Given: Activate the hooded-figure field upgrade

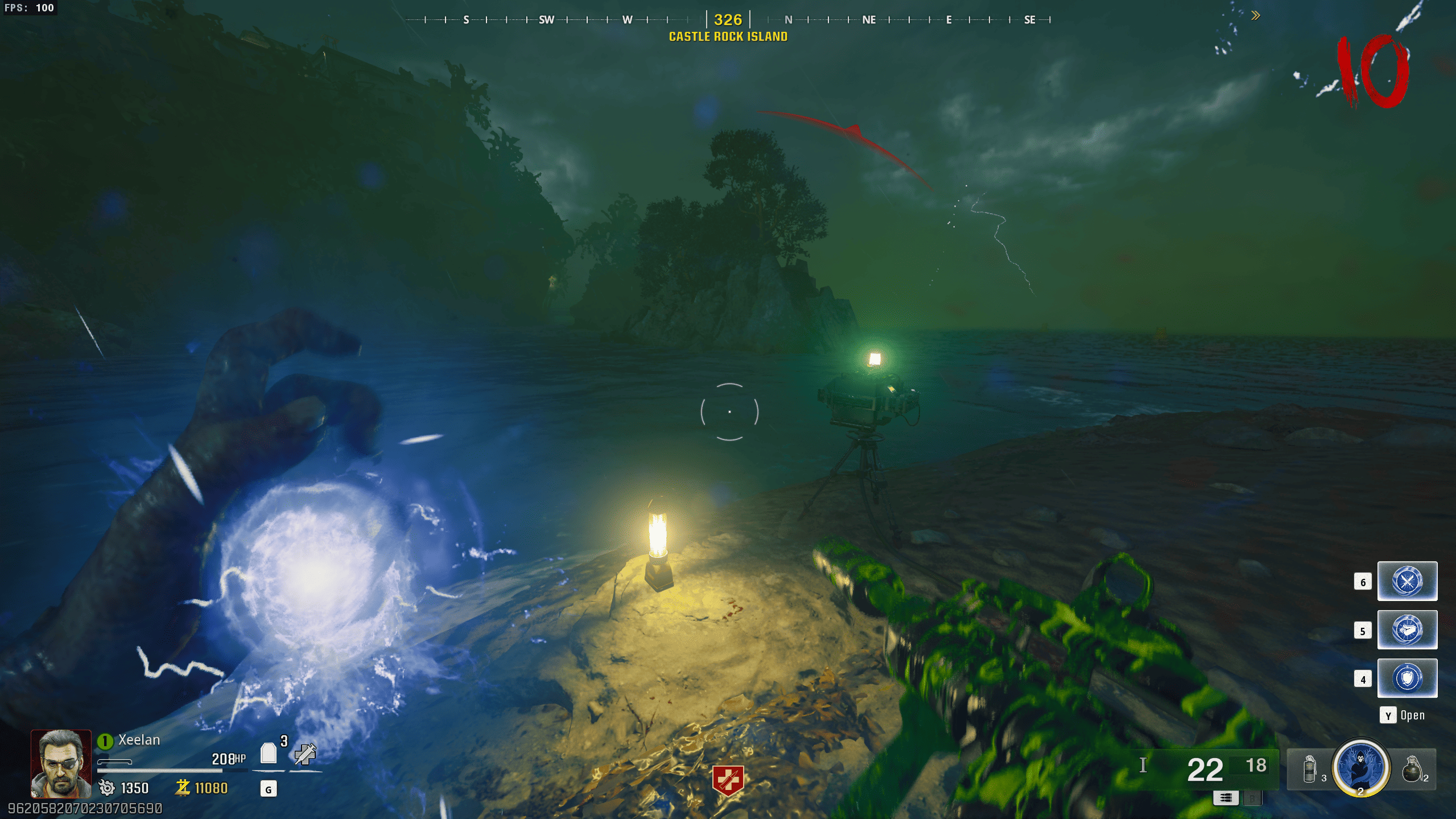Looking at the screenshot, I should coord(1360,766).
